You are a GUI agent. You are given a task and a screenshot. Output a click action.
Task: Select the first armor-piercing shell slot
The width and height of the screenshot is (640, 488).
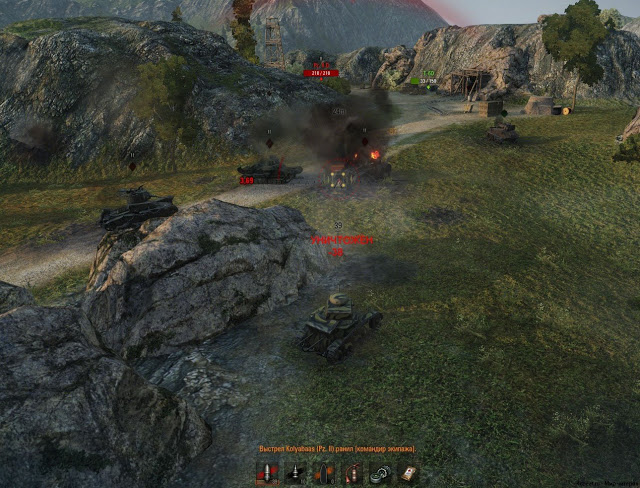tap(268, 473)
